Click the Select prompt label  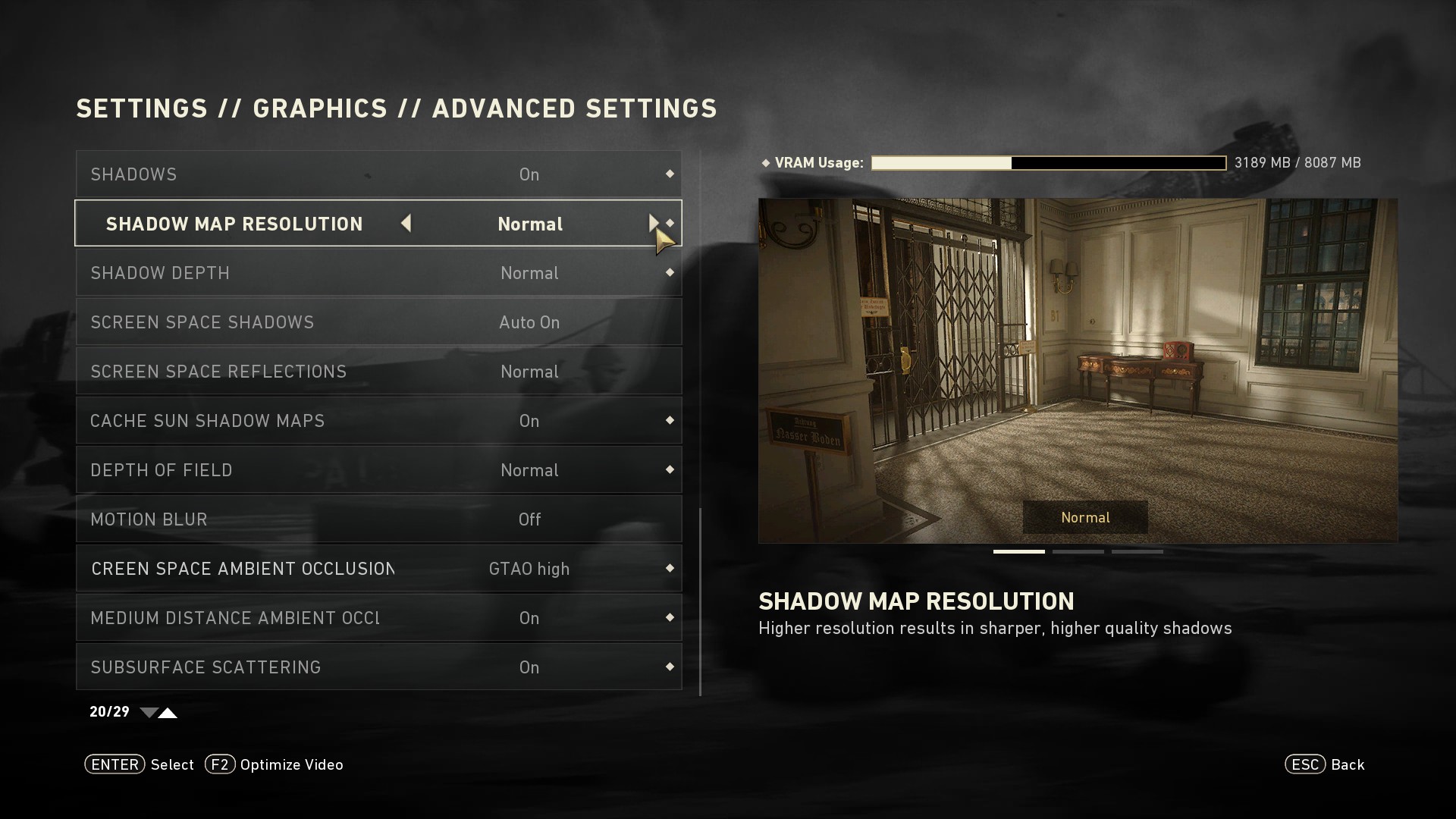[x=172, y=764]
